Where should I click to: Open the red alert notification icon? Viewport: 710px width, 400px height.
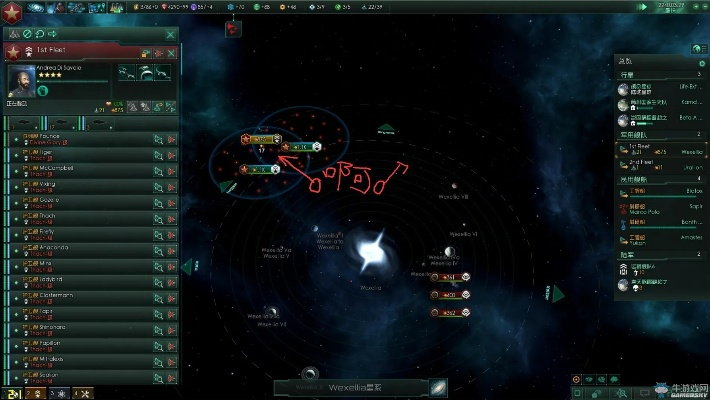[x=232, y=29]
